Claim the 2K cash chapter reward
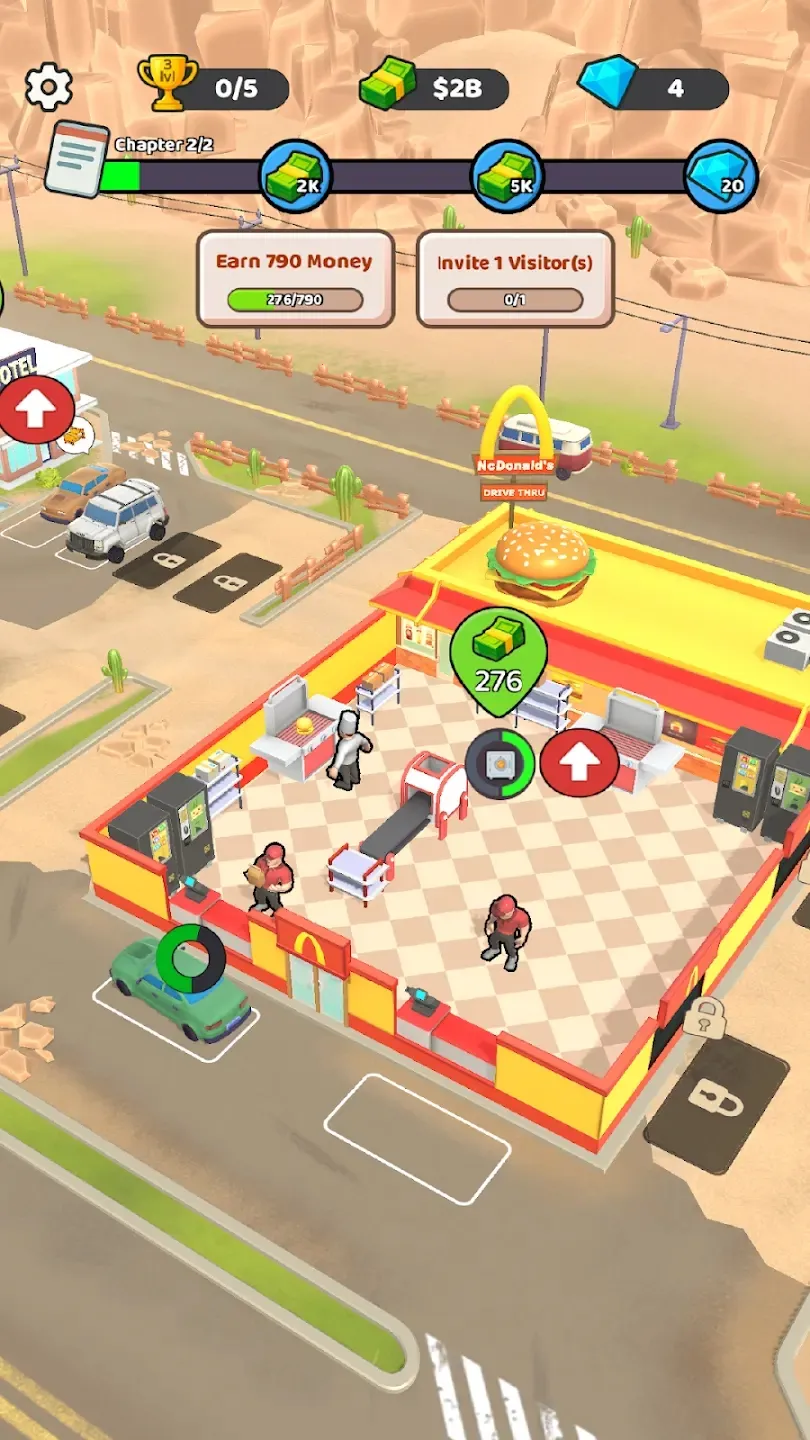The image size is (810, 1440). point(296,176)
